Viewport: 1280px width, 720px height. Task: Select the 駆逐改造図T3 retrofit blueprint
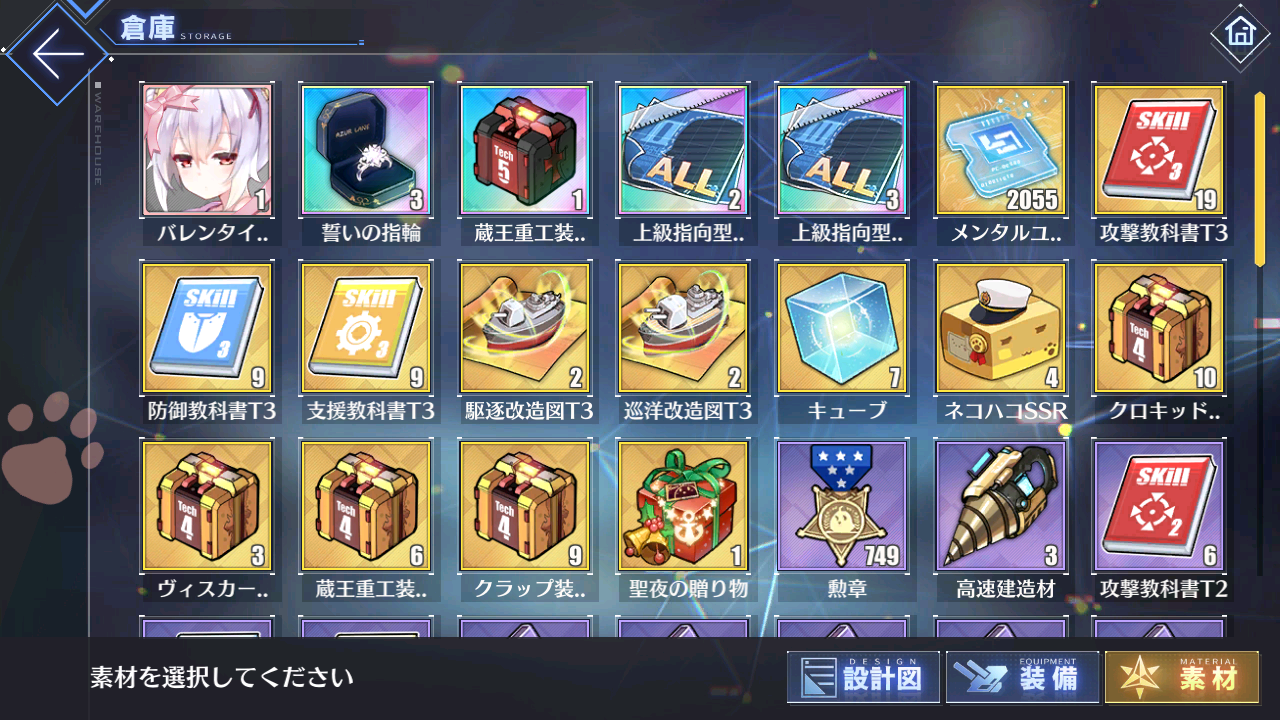coord(525,327)
